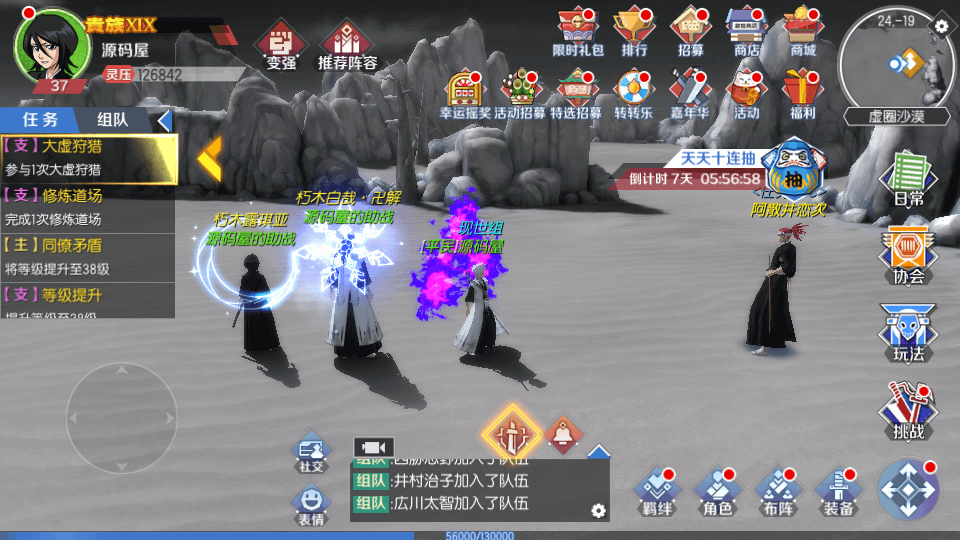Select the 大虚狩猎 quest entry
The height and width of the screenshot is (540, 960).
pos(88,157)
